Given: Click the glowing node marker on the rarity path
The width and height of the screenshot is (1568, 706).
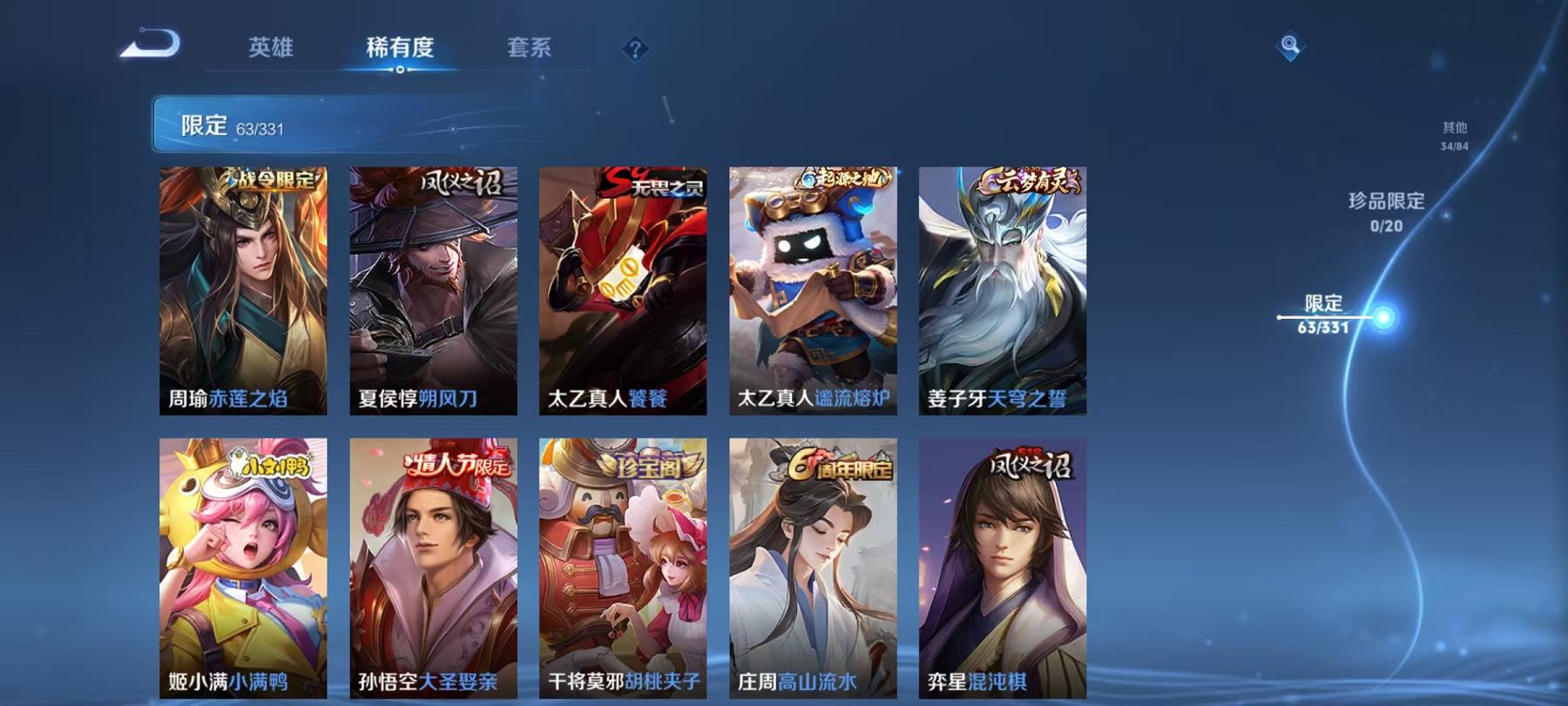Looking at the screenshot, I should 1382,318.
